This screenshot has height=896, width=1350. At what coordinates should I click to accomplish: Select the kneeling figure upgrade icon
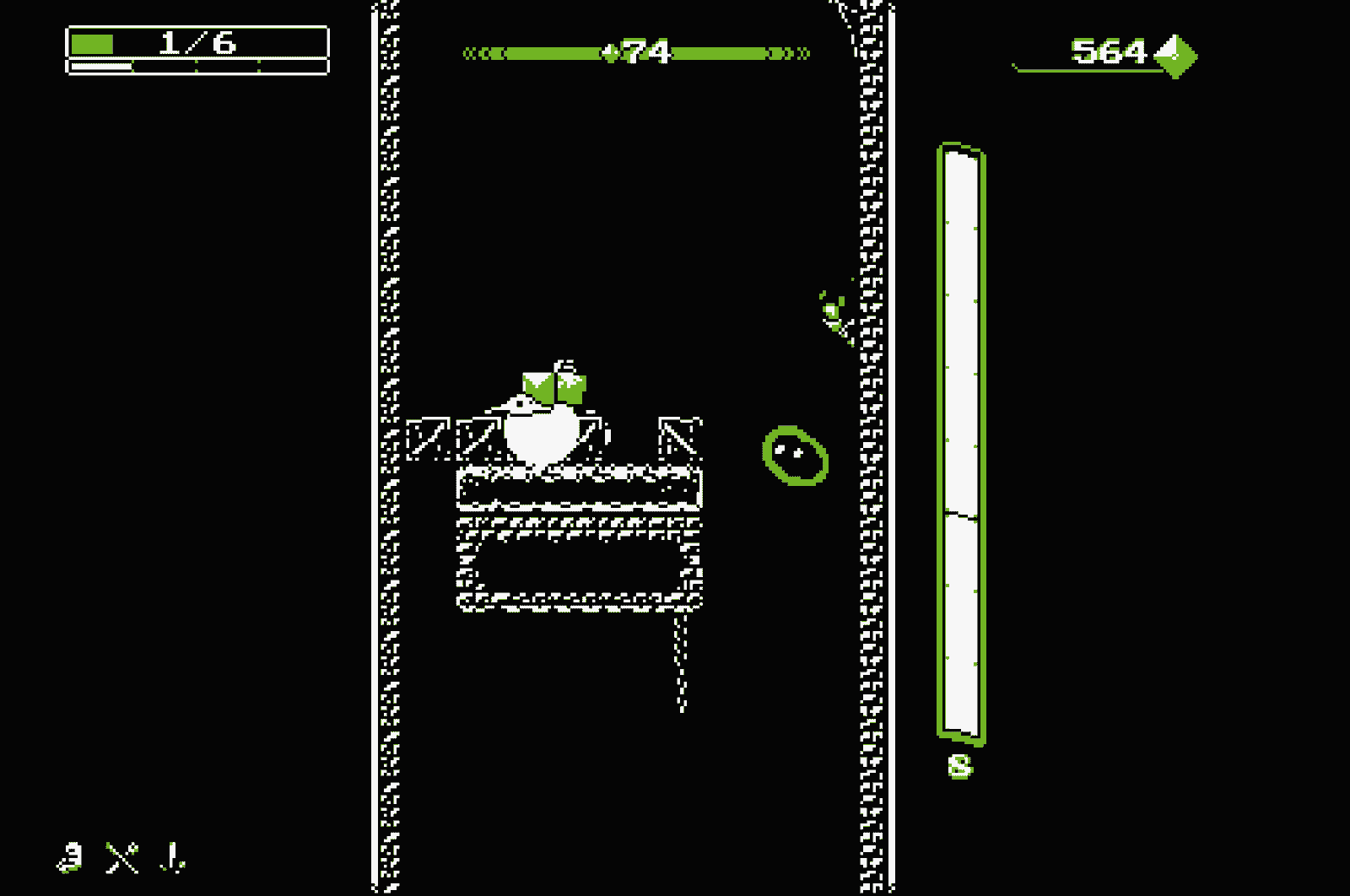tap(71, 857)
